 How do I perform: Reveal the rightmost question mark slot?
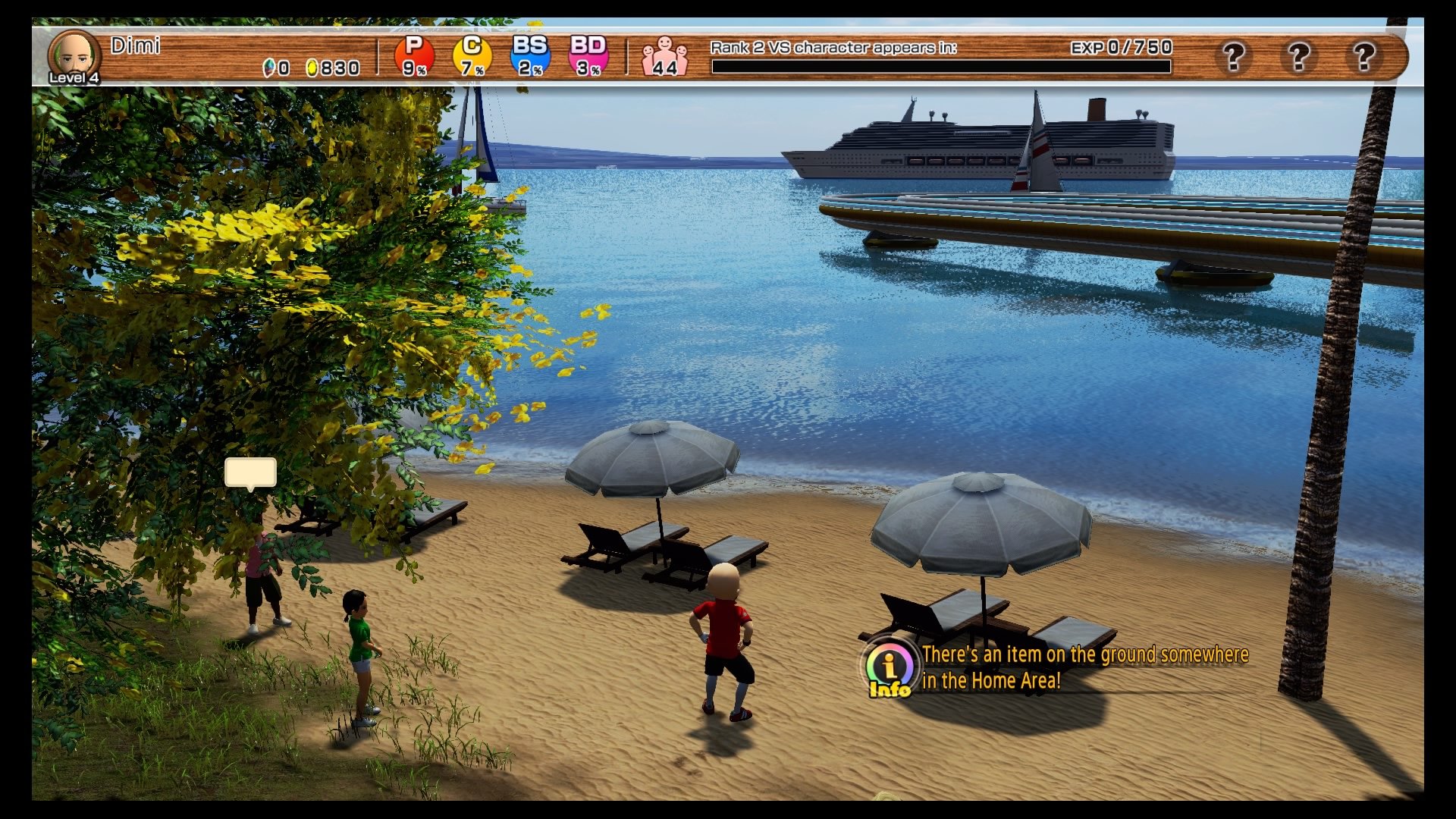click(1366, 57)
